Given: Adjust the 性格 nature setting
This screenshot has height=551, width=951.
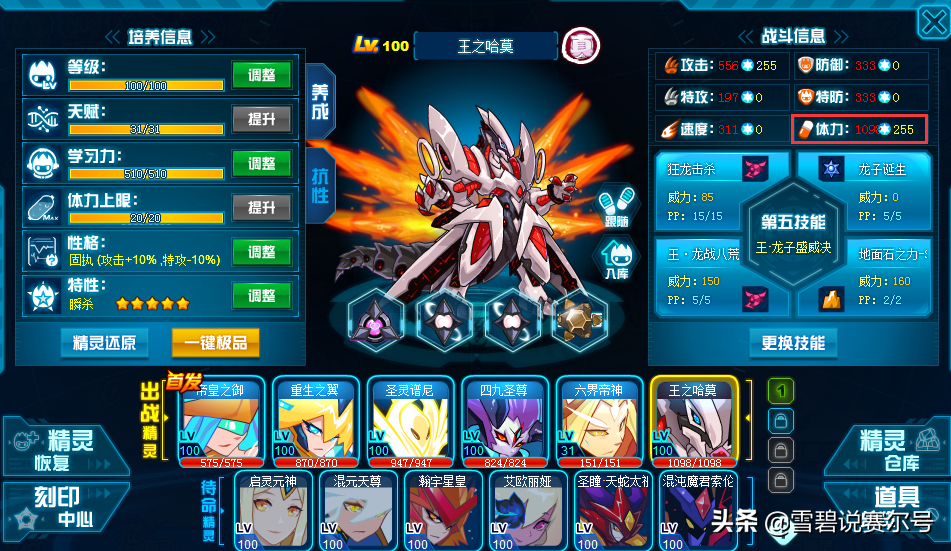Looking at the screenshot, I should pos(261,252).
